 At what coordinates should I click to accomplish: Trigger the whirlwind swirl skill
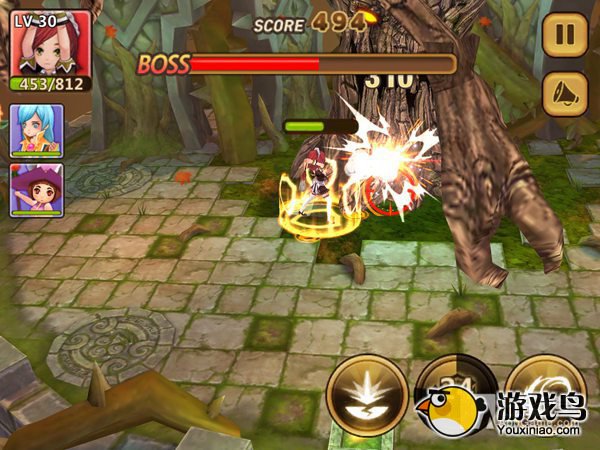[544, 384]
